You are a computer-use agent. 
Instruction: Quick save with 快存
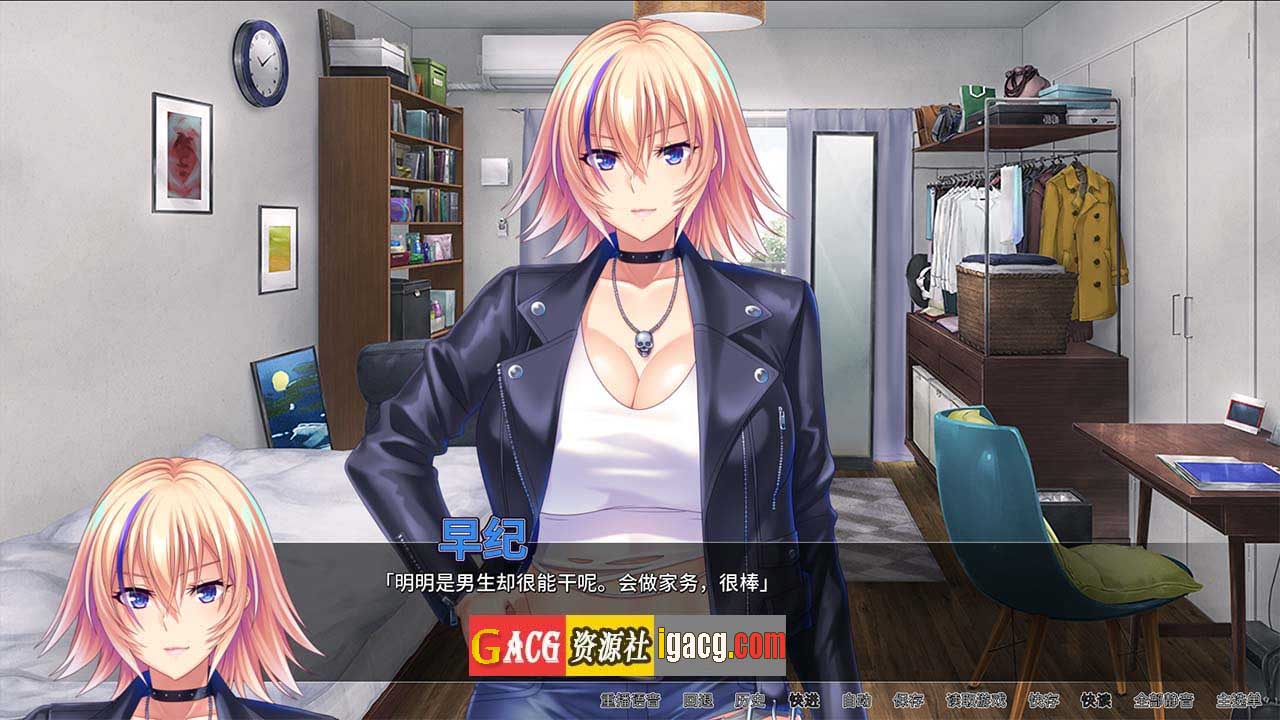click(1043, 700)
